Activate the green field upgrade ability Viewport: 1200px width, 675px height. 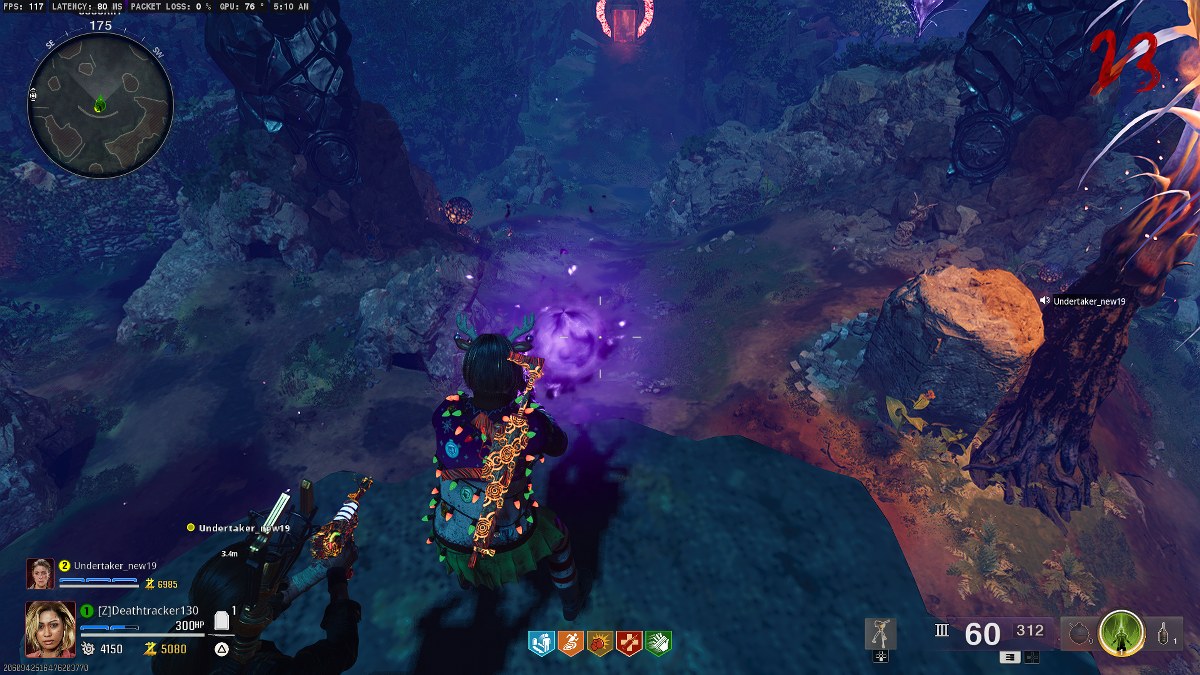[1121, 633]
